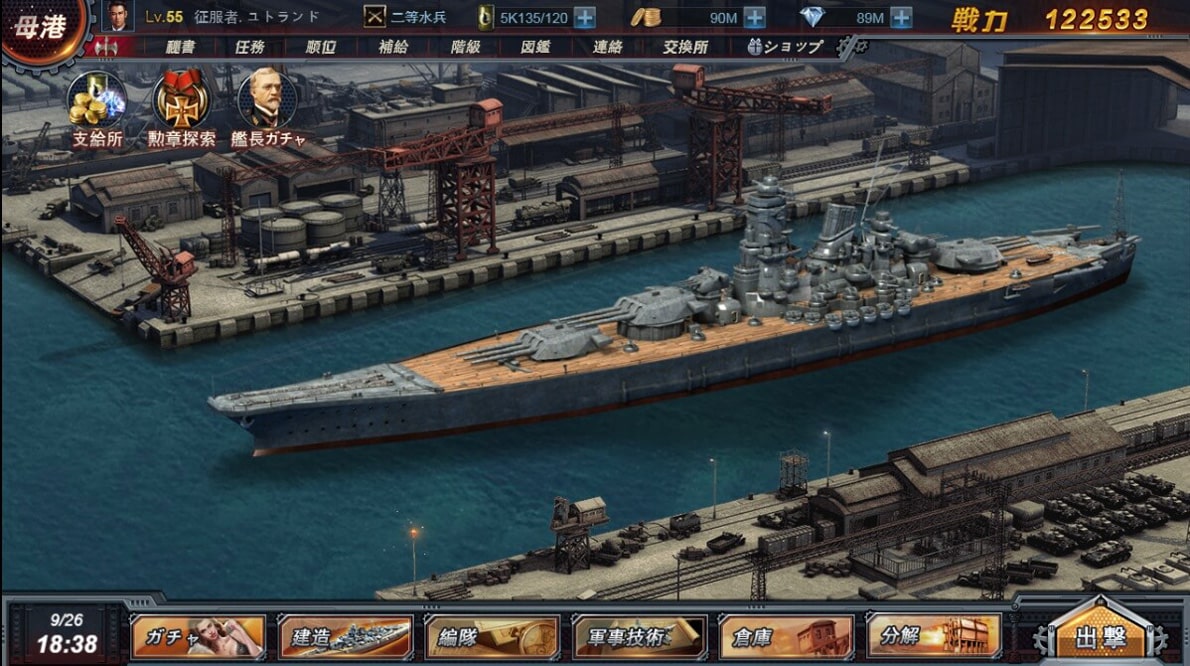Screen dimensions: 1190x666
Task: Open the 補給 supply menu
Action: coord(393,46)
